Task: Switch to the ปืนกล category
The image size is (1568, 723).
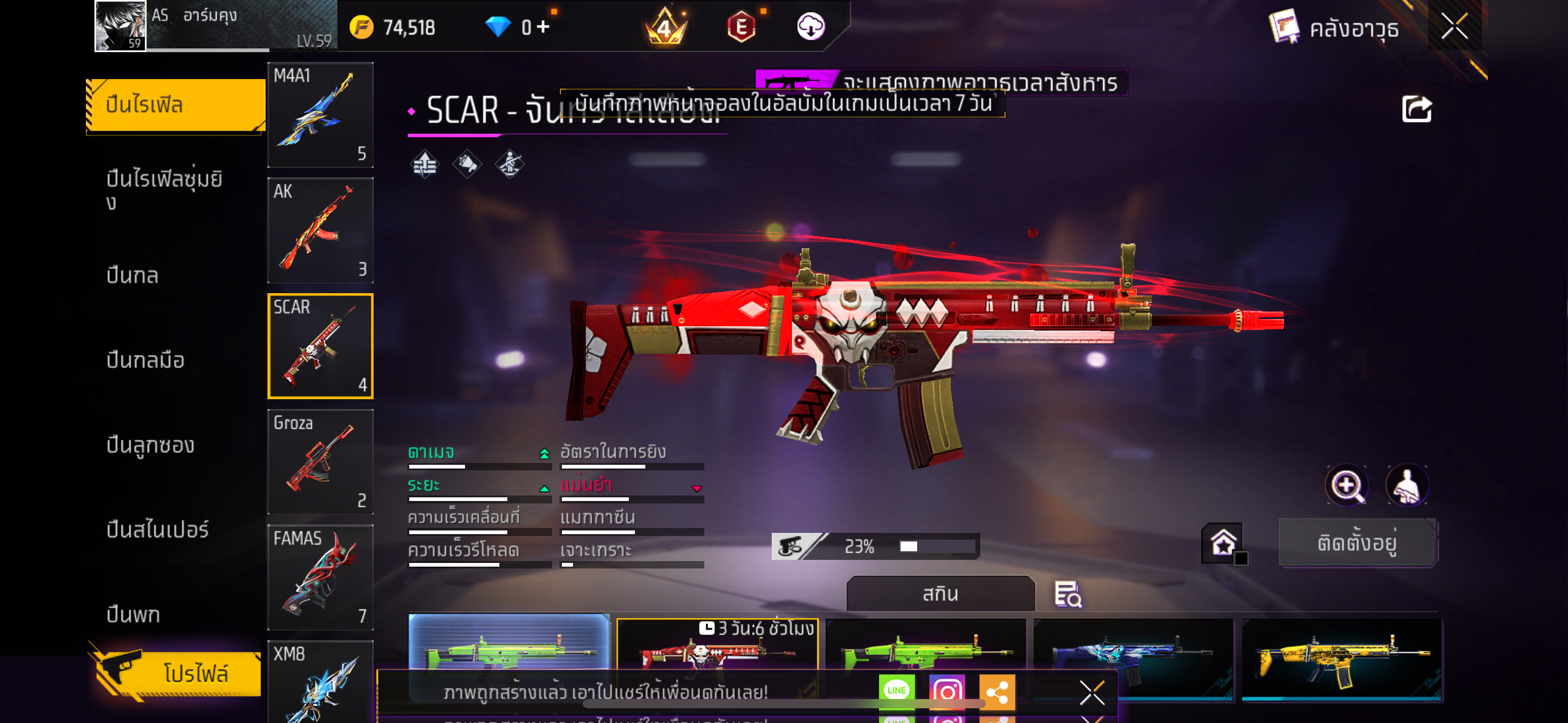Action: click(x=133, y=275)
